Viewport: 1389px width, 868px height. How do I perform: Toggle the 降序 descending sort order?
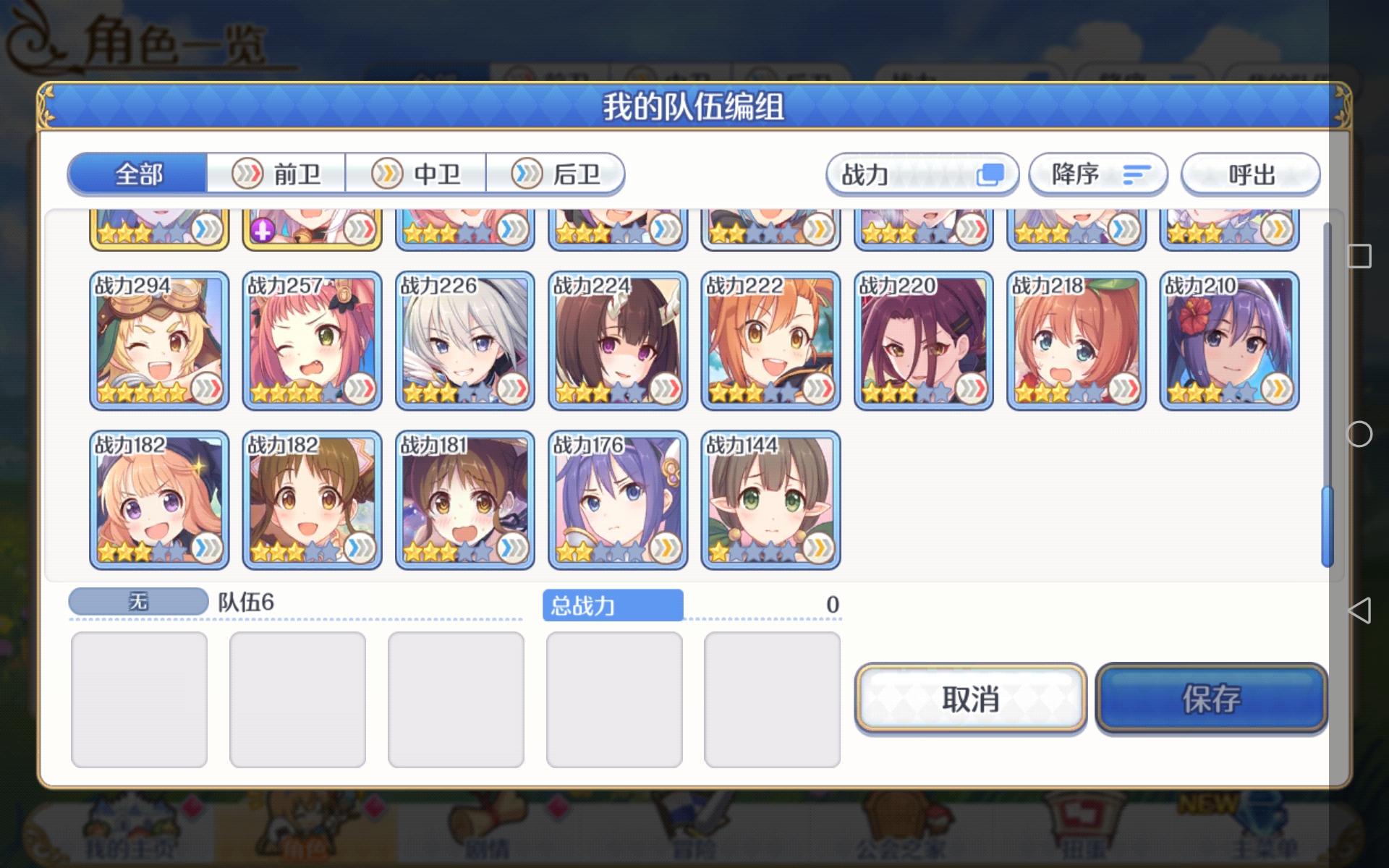coord(1098,174)
